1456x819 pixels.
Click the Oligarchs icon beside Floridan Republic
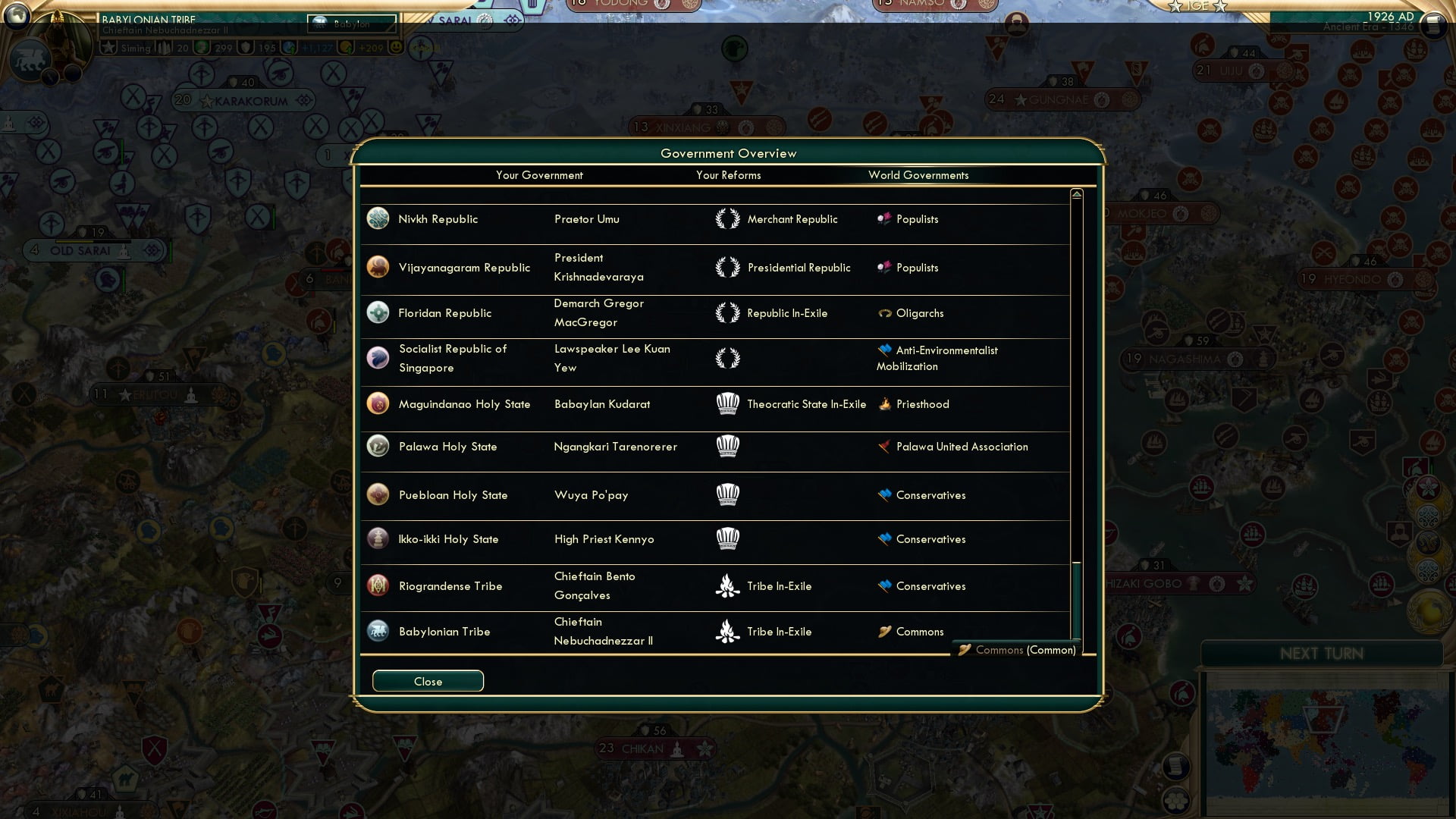[x=884, y=312]
